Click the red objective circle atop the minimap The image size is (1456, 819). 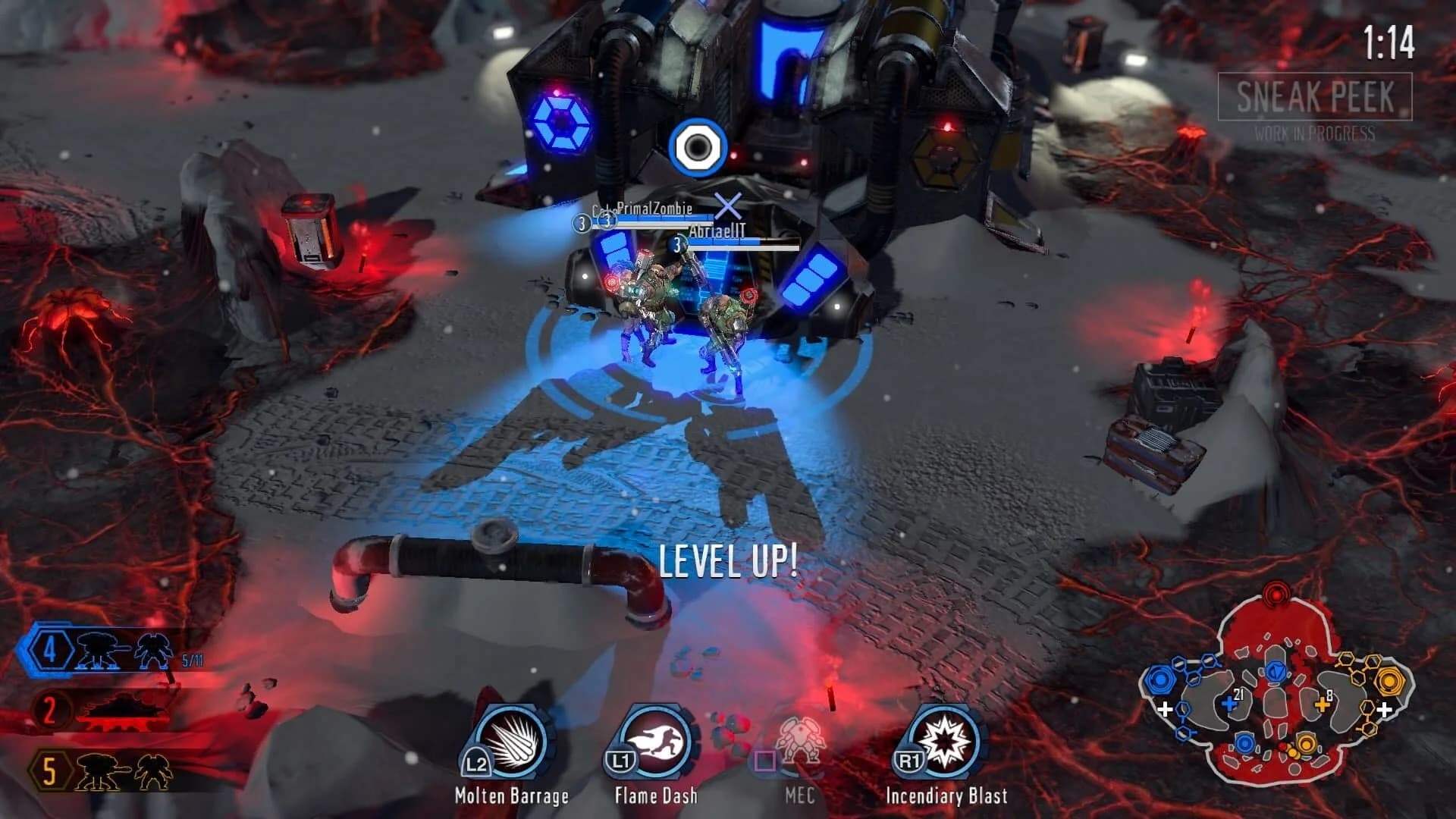pyautogui.click(x=1276, y=595)
